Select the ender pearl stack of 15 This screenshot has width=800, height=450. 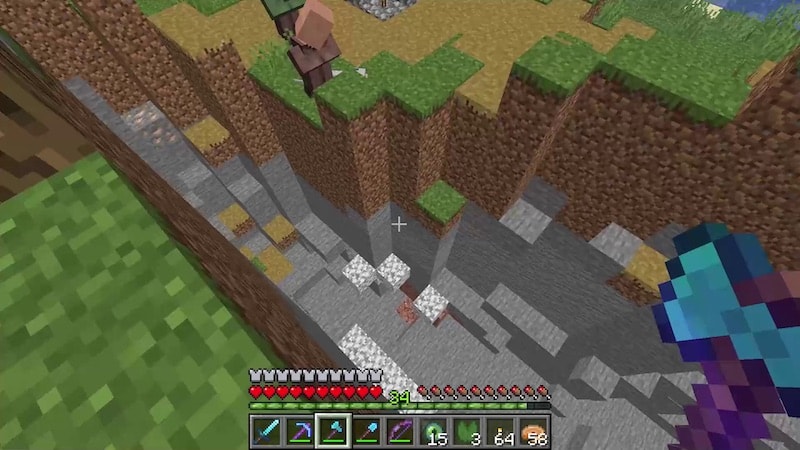click(434, 432)
